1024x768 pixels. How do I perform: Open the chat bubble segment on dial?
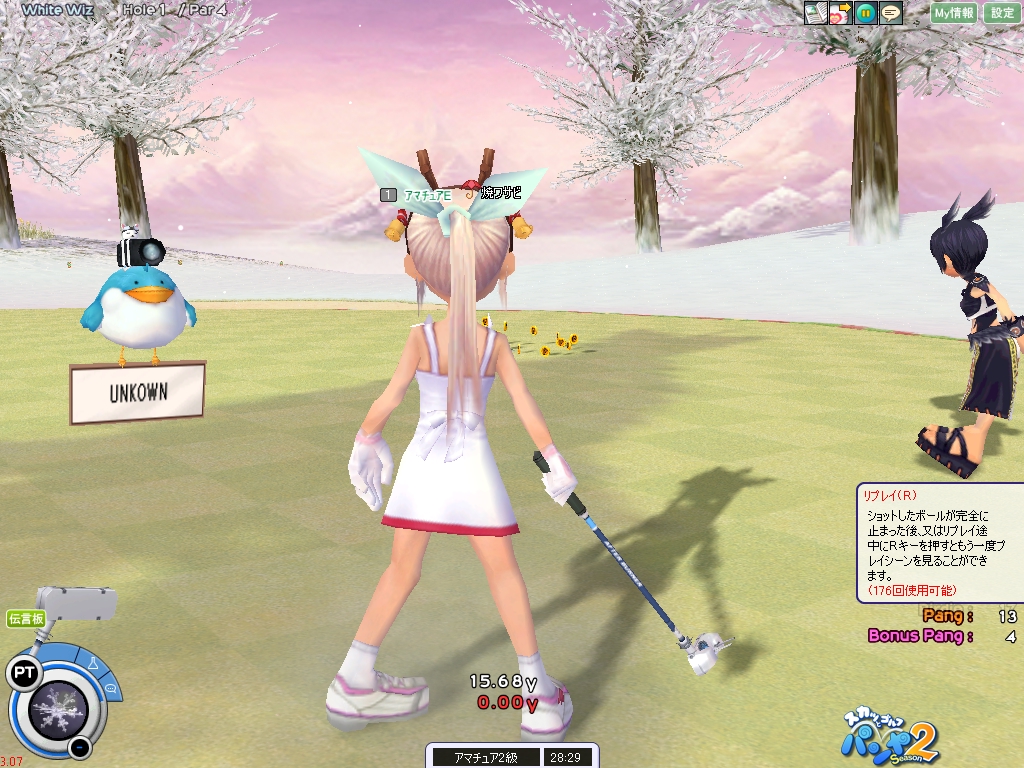point(110,689)
